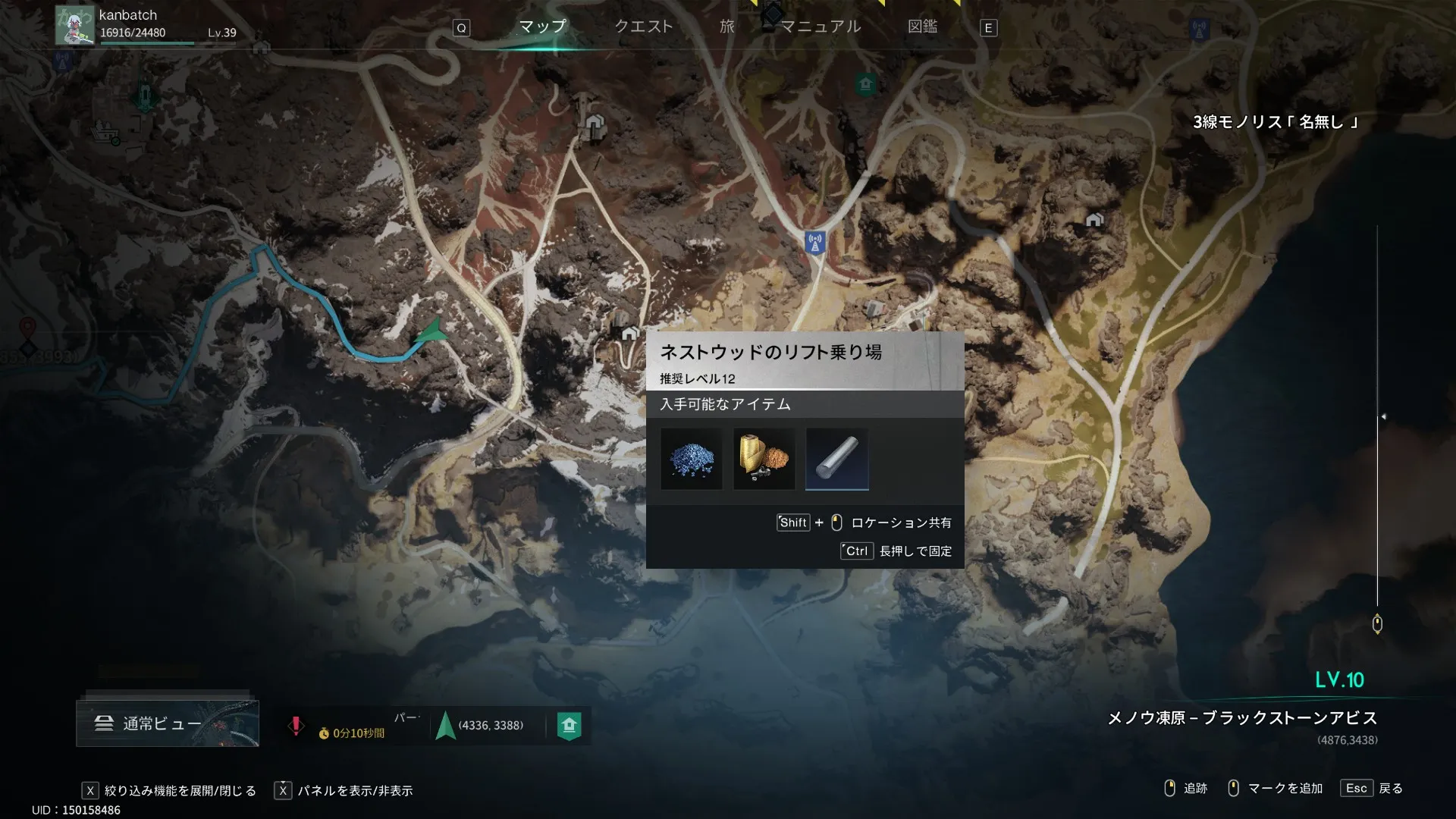
Task: Select the house marker beside ネストウッド tooltip
Action: 629,334
